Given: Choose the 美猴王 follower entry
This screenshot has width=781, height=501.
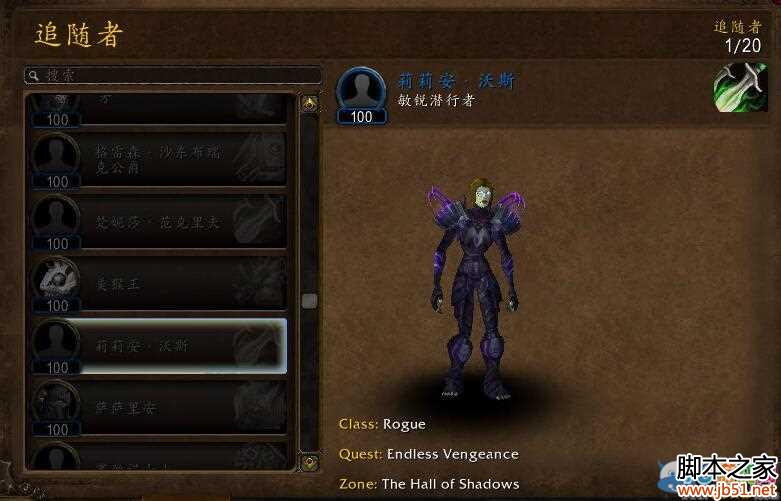Looking at the screenshot, I should coord(159,284).
